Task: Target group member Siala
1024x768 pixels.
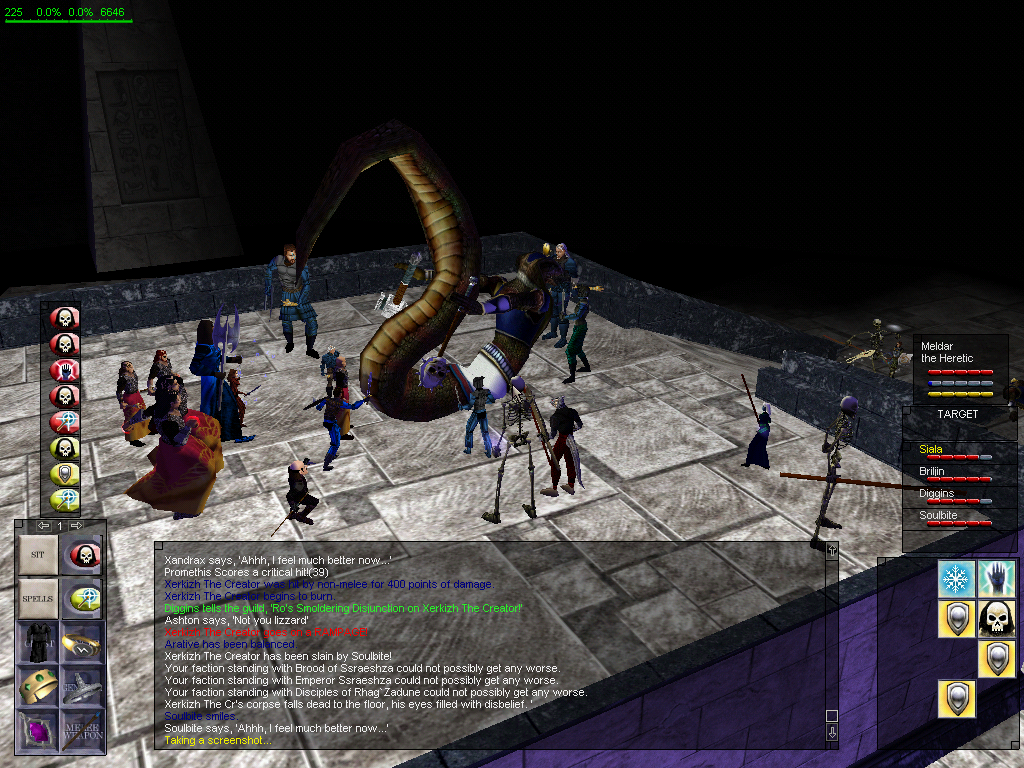Action: [931, 450]
